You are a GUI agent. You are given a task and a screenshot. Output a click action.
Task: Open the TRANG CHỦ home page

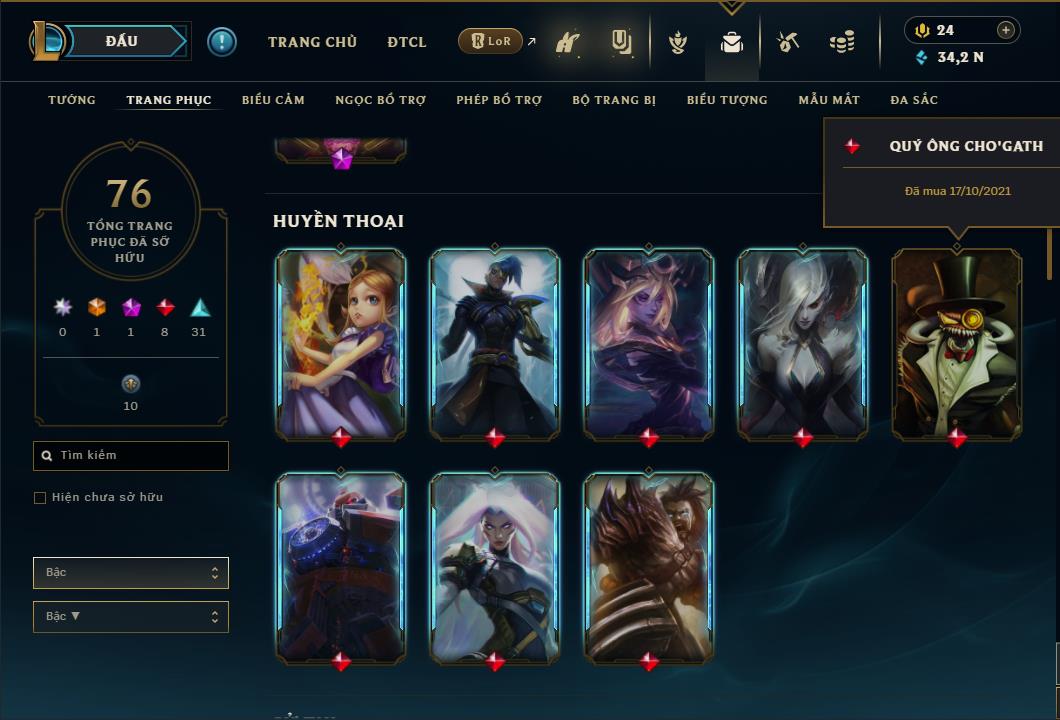coord(312,42)
